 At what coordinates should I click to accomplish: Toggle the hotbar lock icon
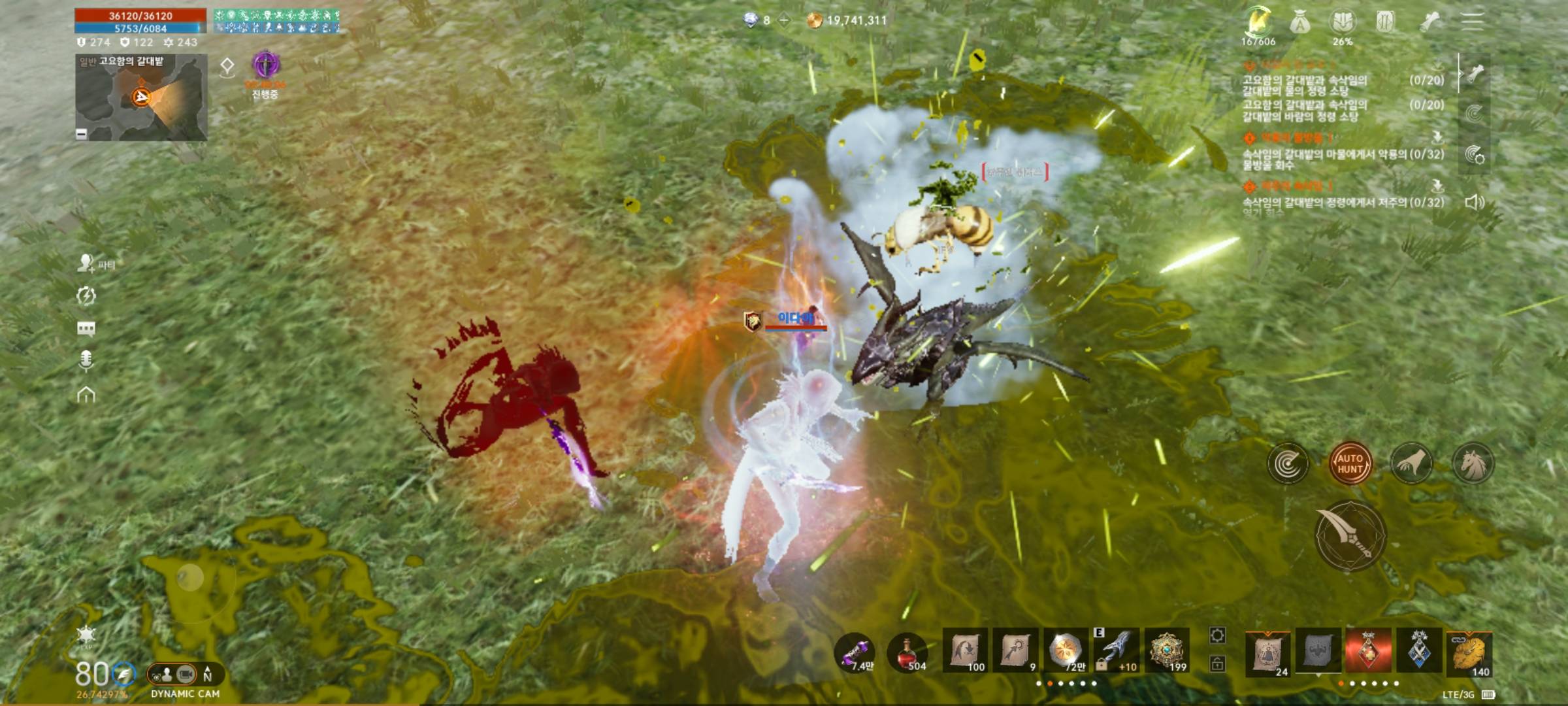pyautogui.click(x=1217, y=664)
